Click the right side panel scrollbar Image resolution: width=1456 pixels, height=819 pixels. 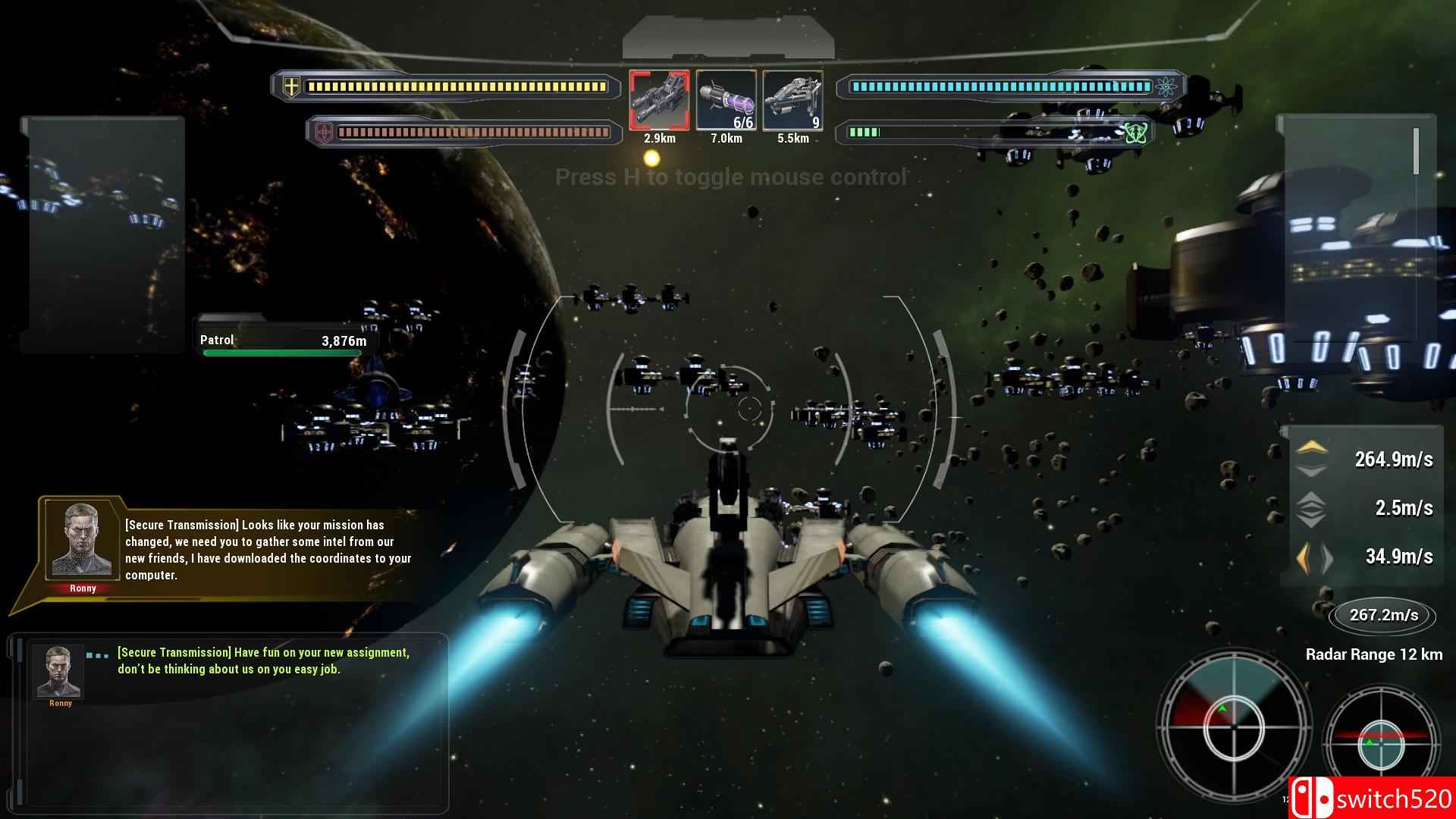tap(1415, 152)
